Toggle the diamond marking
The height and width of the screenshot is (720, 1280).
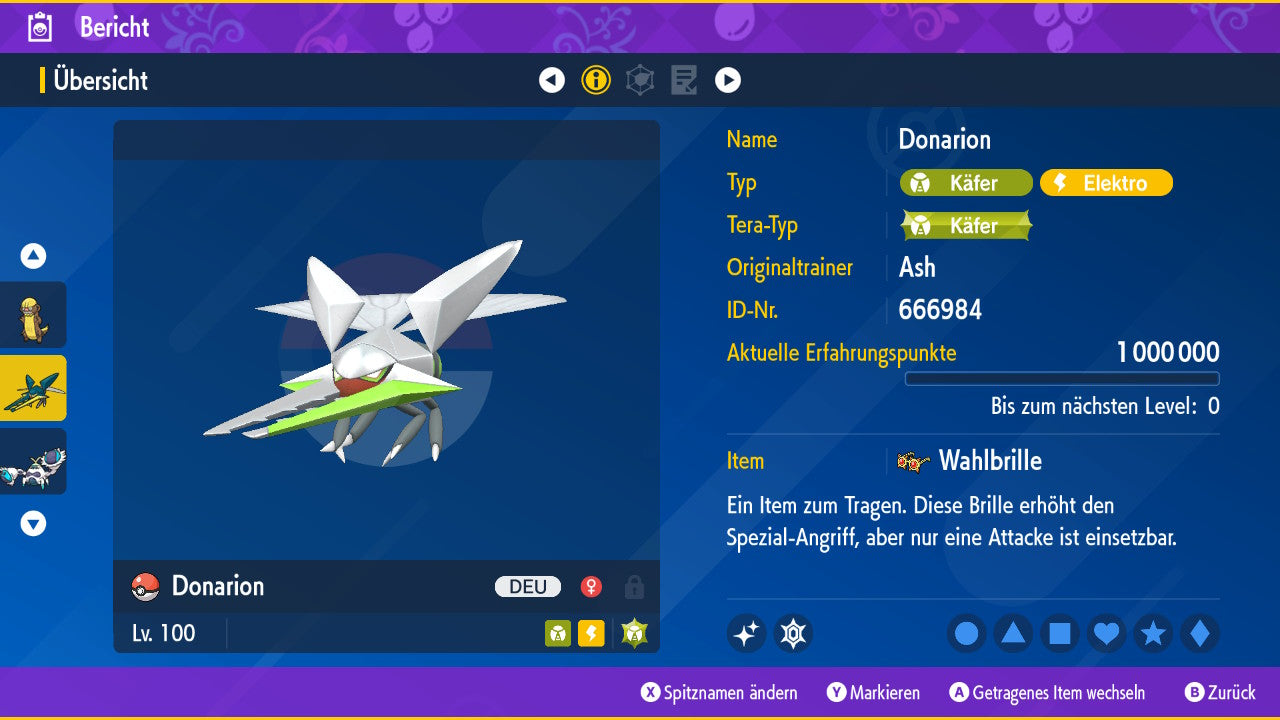[1200, 633]
